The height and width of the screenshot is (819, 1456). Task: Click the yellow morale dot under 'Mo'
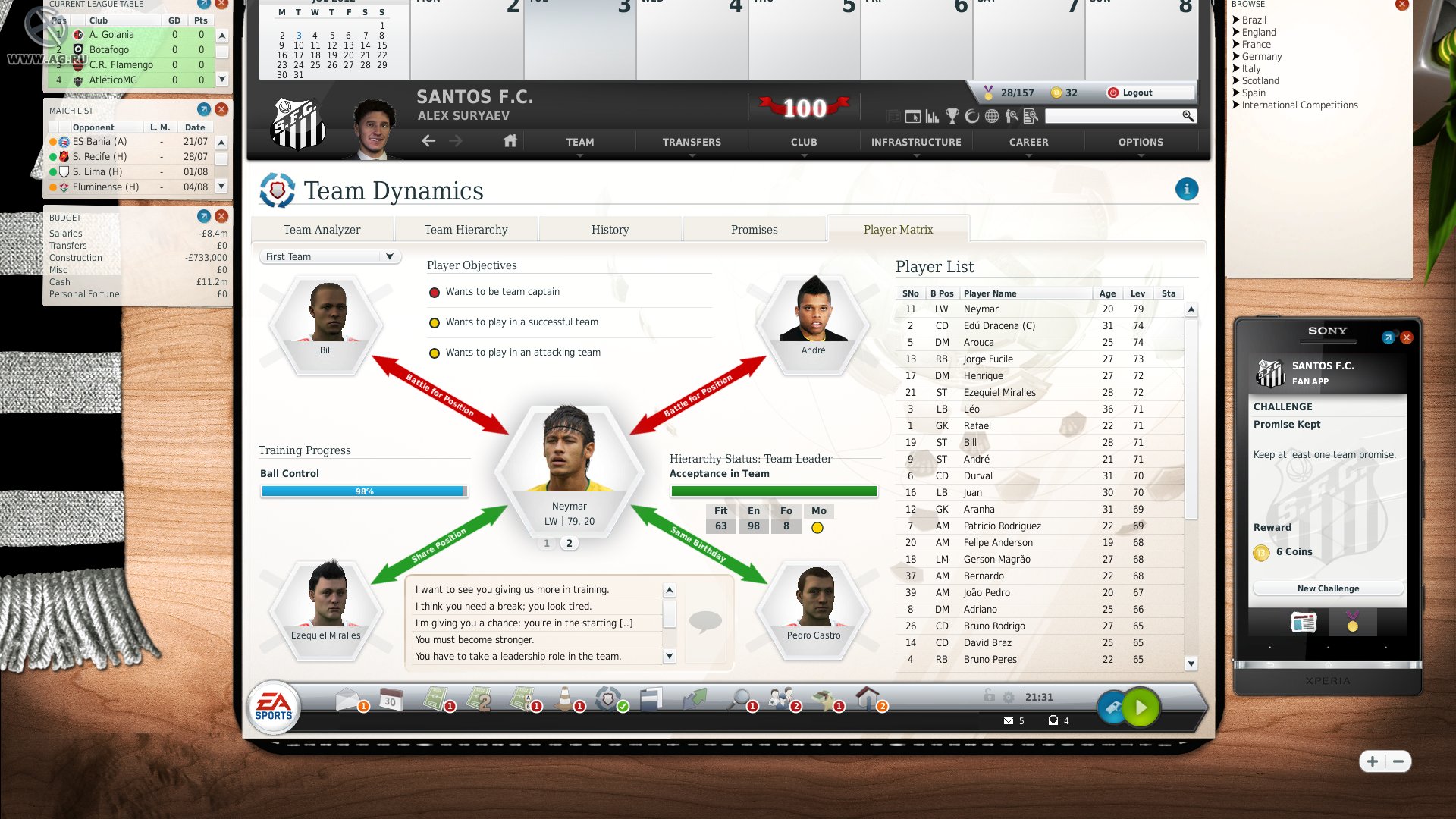pyautogui.click(x=818, y=526)
